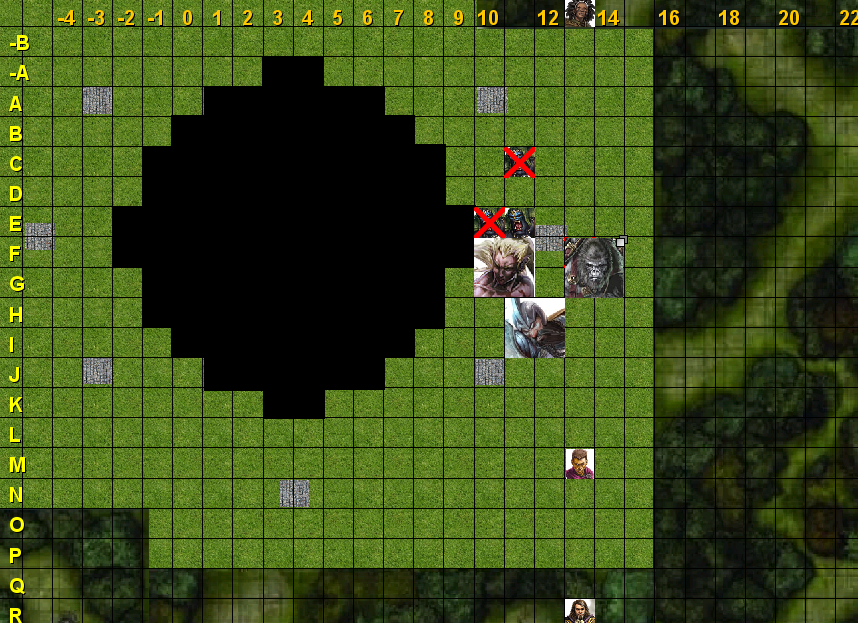Select the long-haired bearded man token in row R
The height and width of the screenshot is (623, 858).
point(579,610)
